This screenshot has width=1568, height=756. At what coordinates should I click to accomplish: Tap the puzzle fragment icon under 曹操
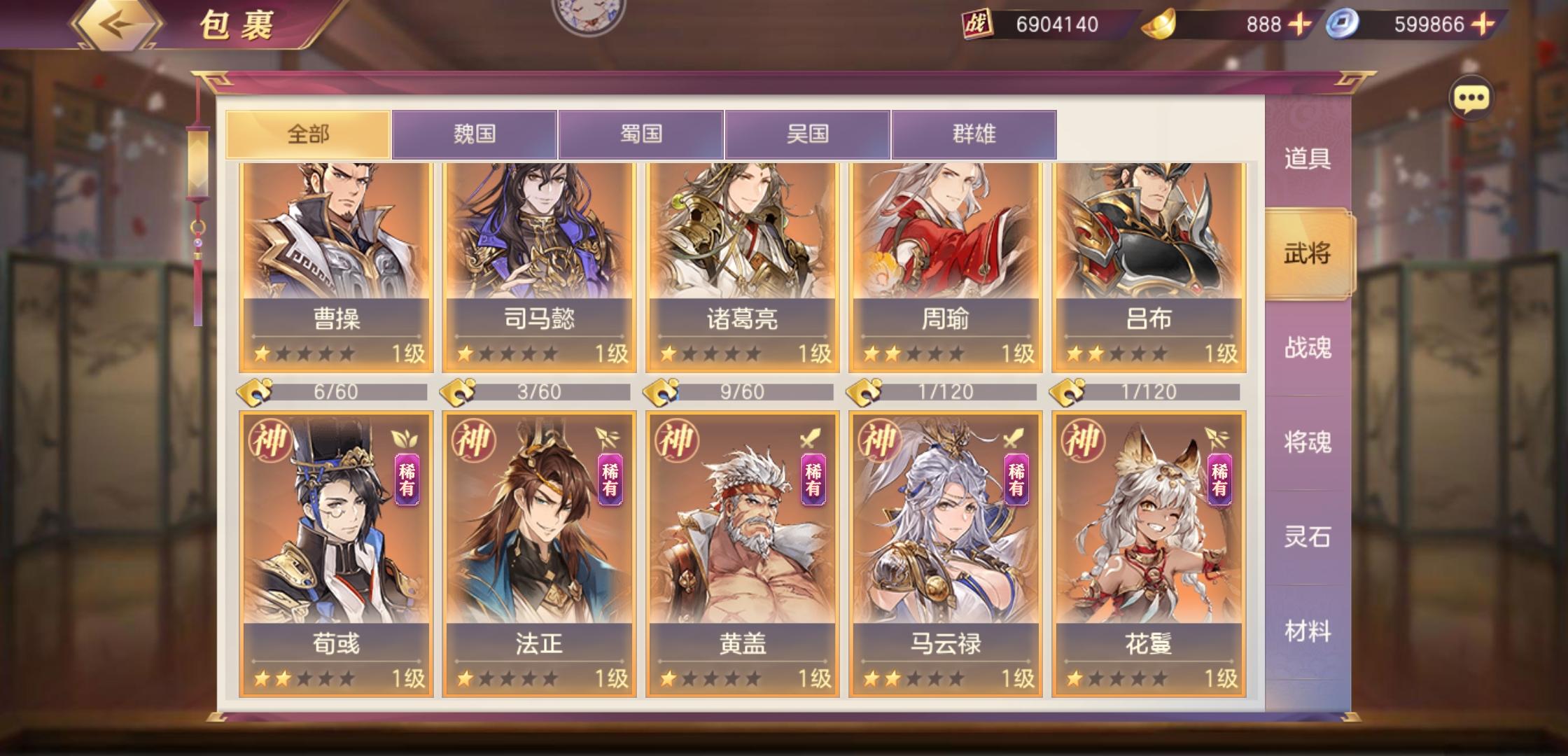point(252,393)
